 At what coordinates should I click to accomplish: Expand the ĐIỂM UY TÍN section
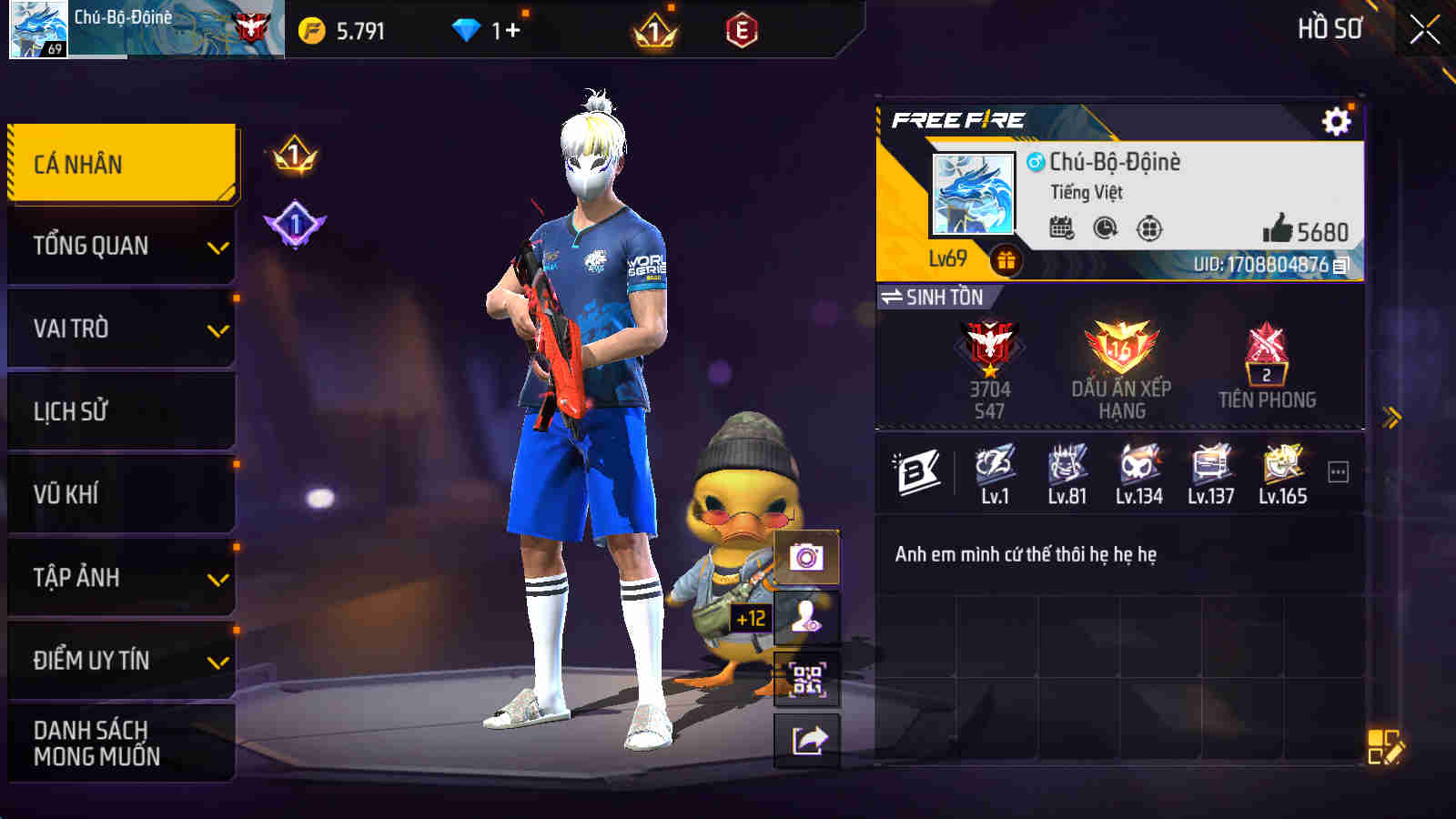(x=217, y=662)
